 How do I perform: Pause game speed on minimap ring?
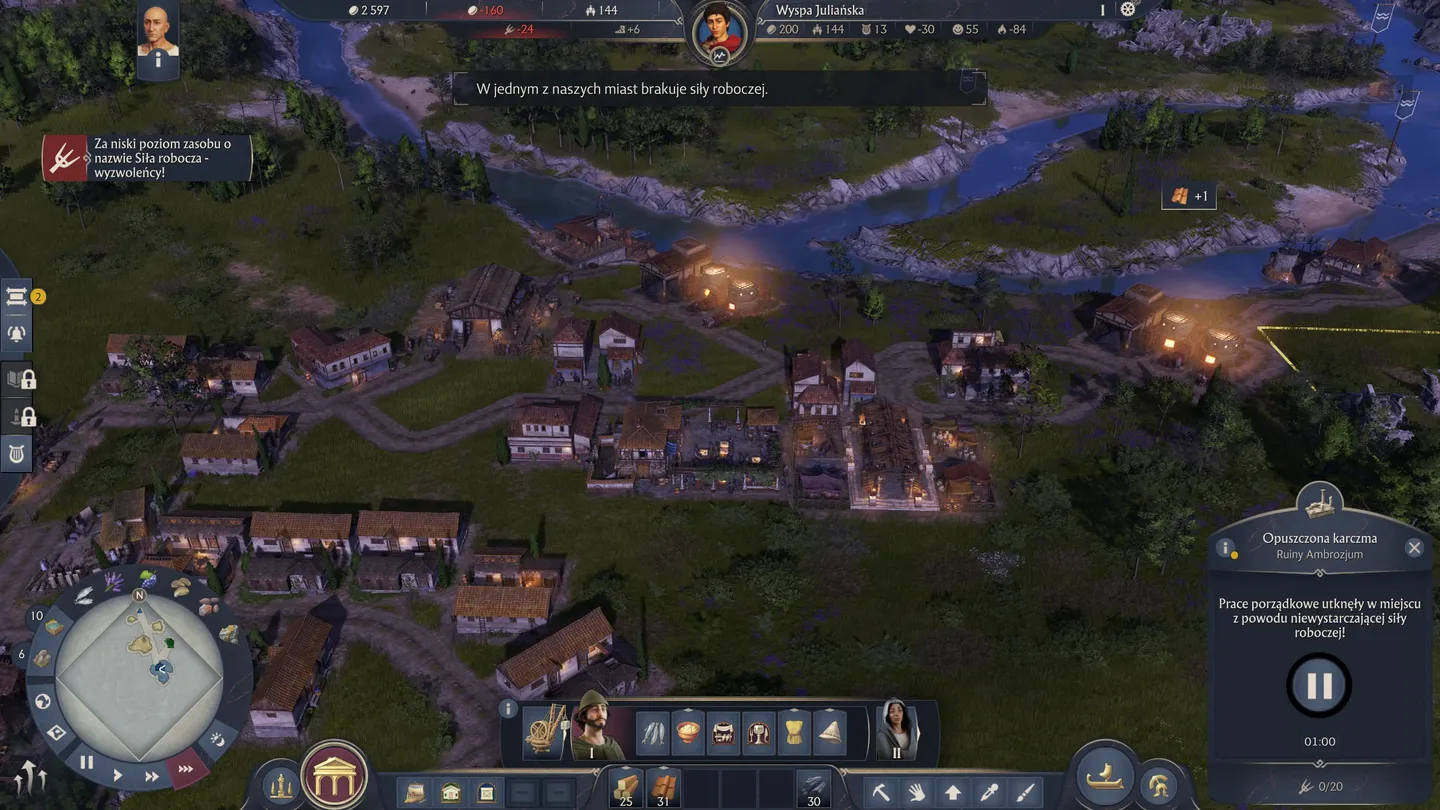click(87, 762)
